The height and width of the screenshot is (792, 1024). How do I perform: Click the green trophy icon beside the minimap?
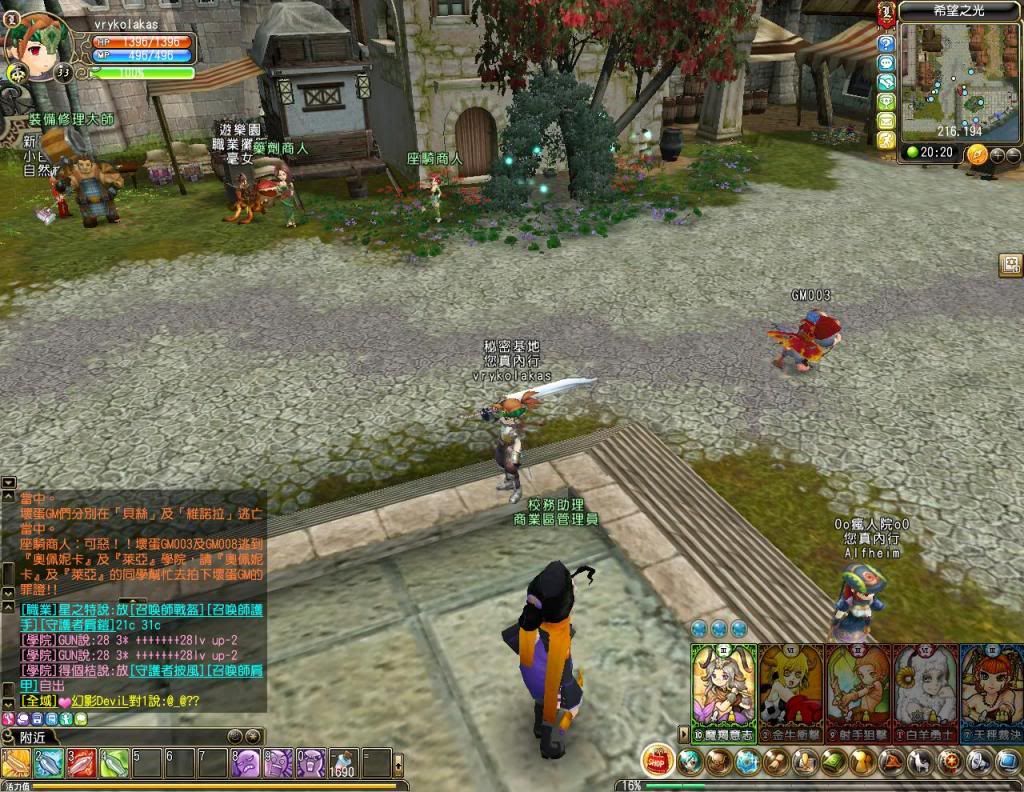coord(886,101)
